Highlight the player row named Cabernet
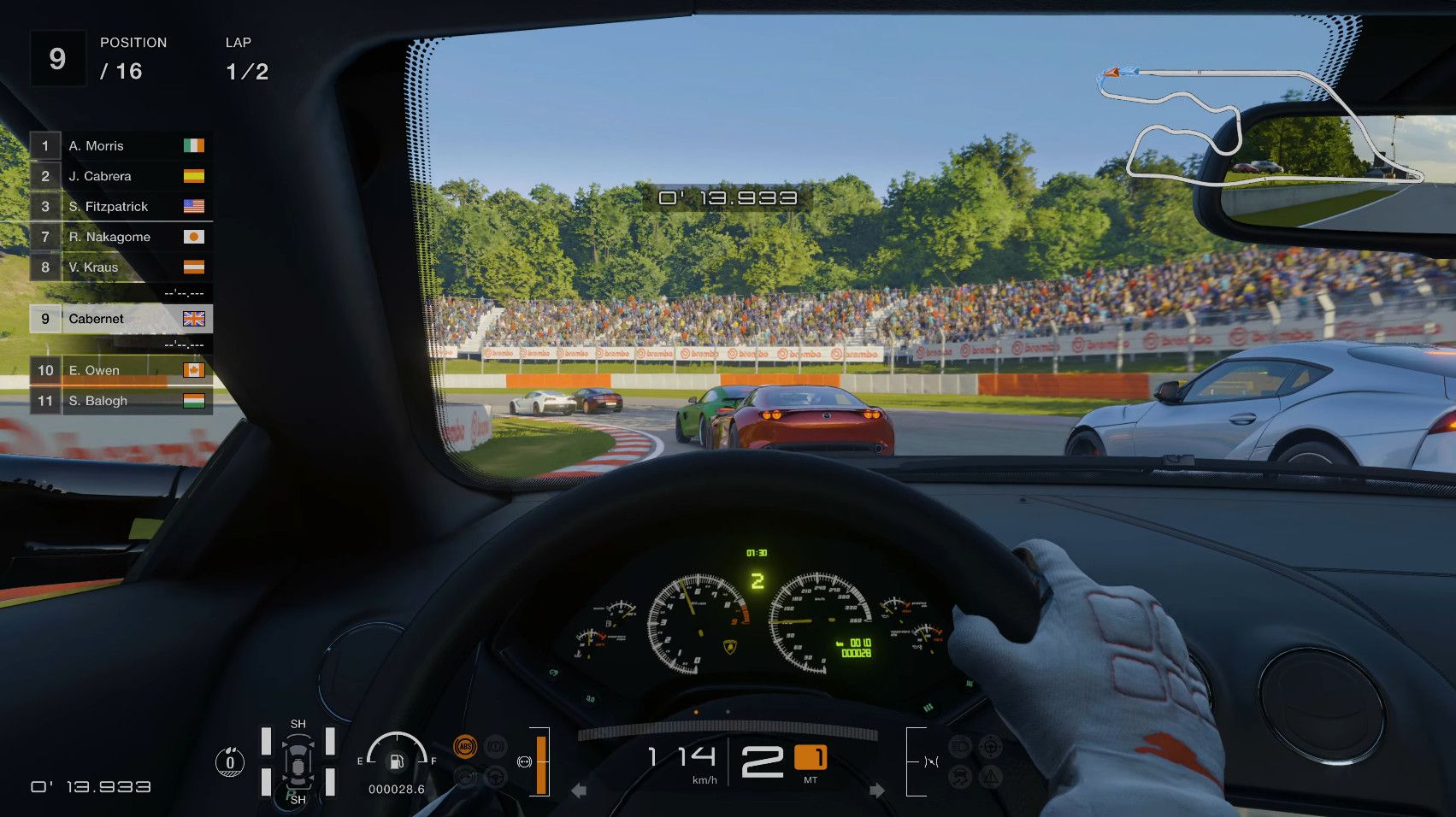This screenshot has width=1456, height=817. click(x=121, y=319)
